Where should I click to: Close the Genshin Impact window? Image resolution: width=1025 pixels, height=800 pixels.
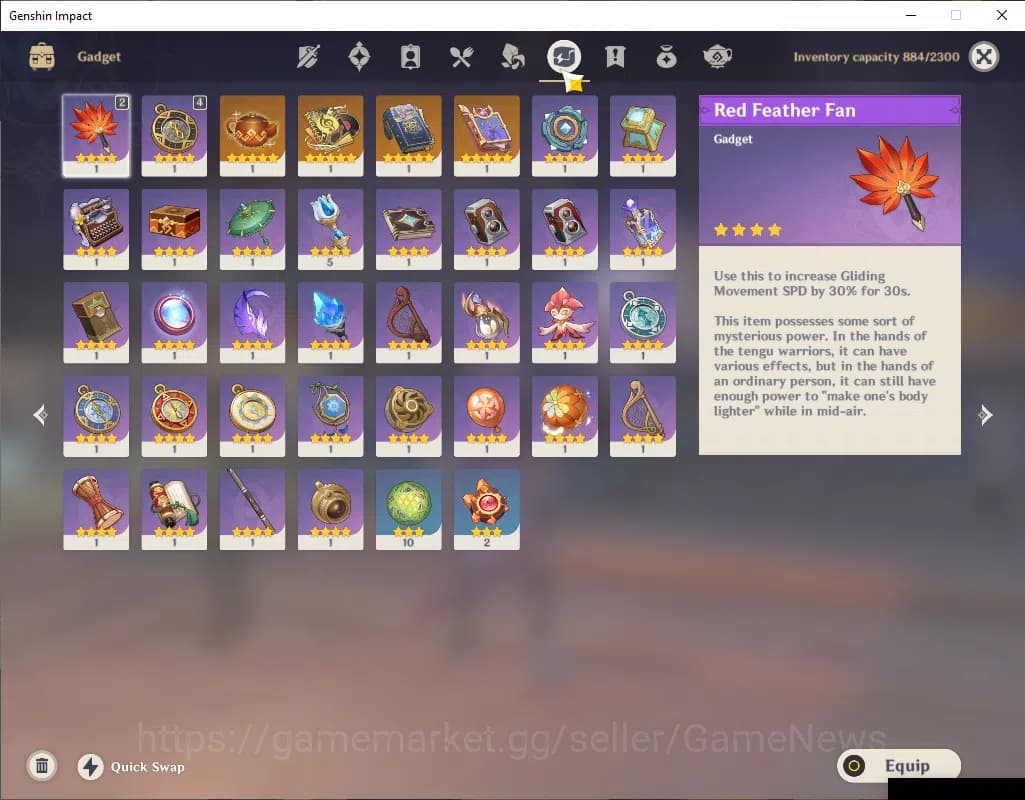[1001, 15]
